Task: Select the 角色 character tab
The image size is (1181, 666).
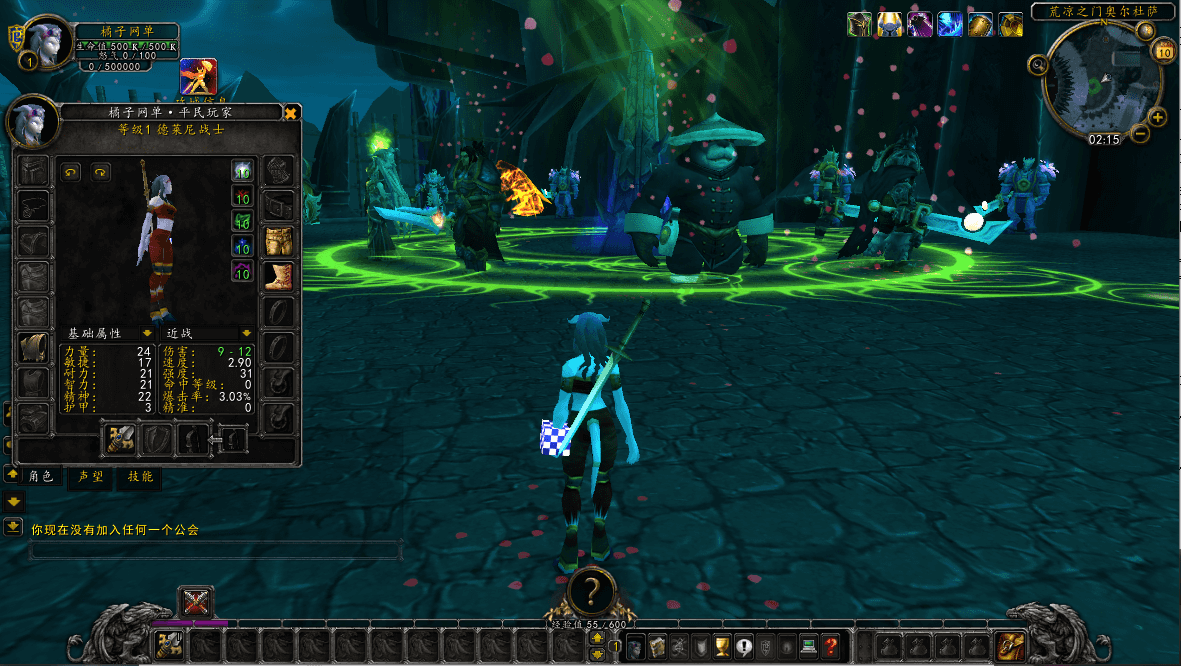Action: 41,477
